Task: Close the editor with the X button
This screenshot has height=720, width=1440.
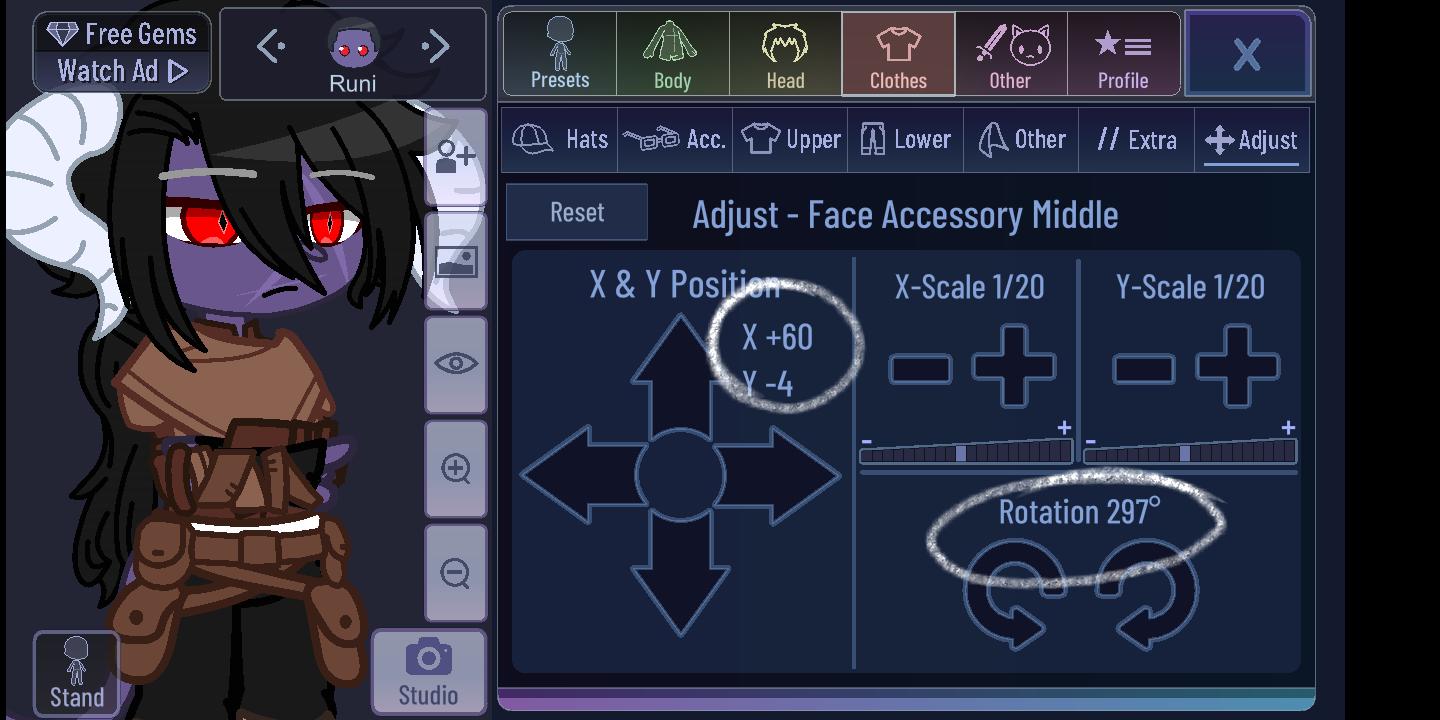Action: (1247, 53)
